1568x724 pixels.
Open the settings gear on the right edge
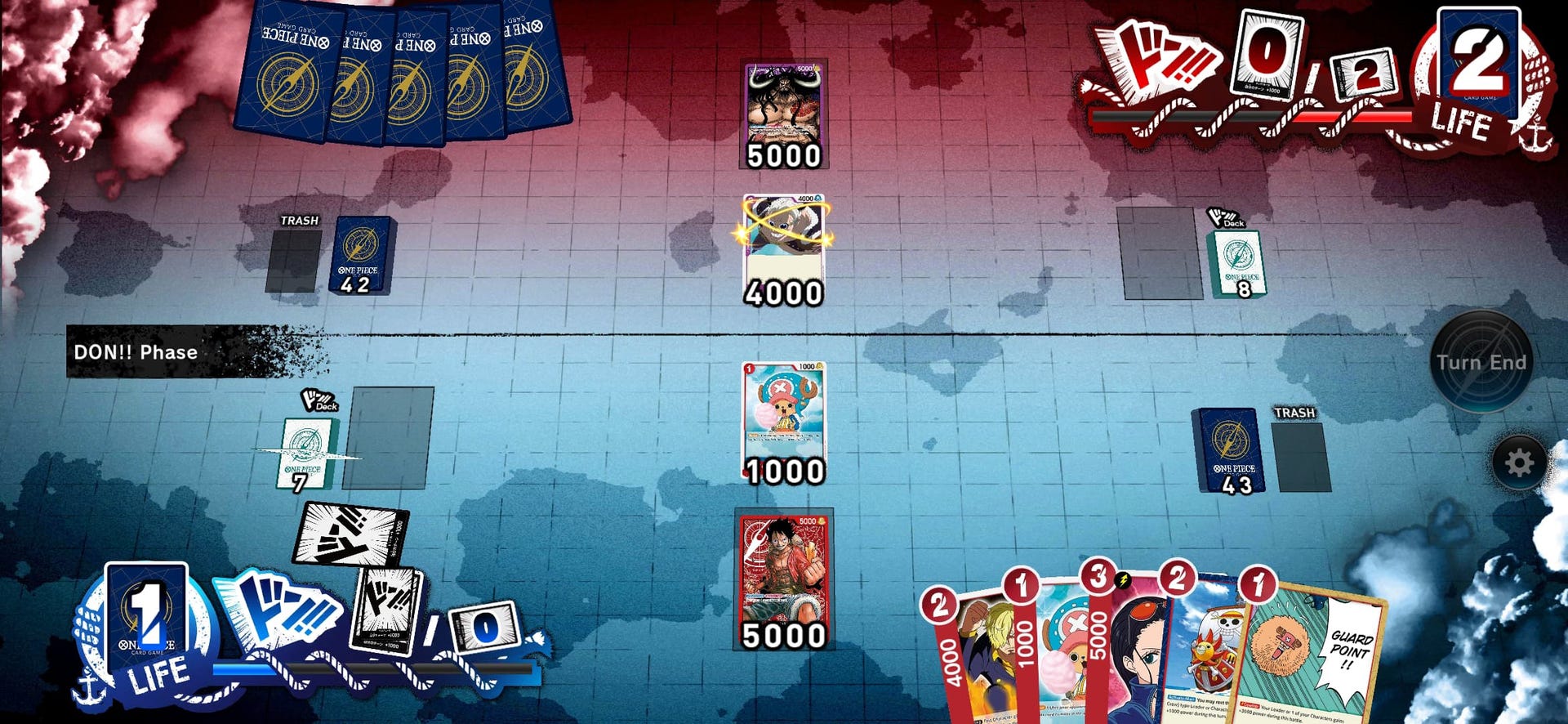(1517, 460)
